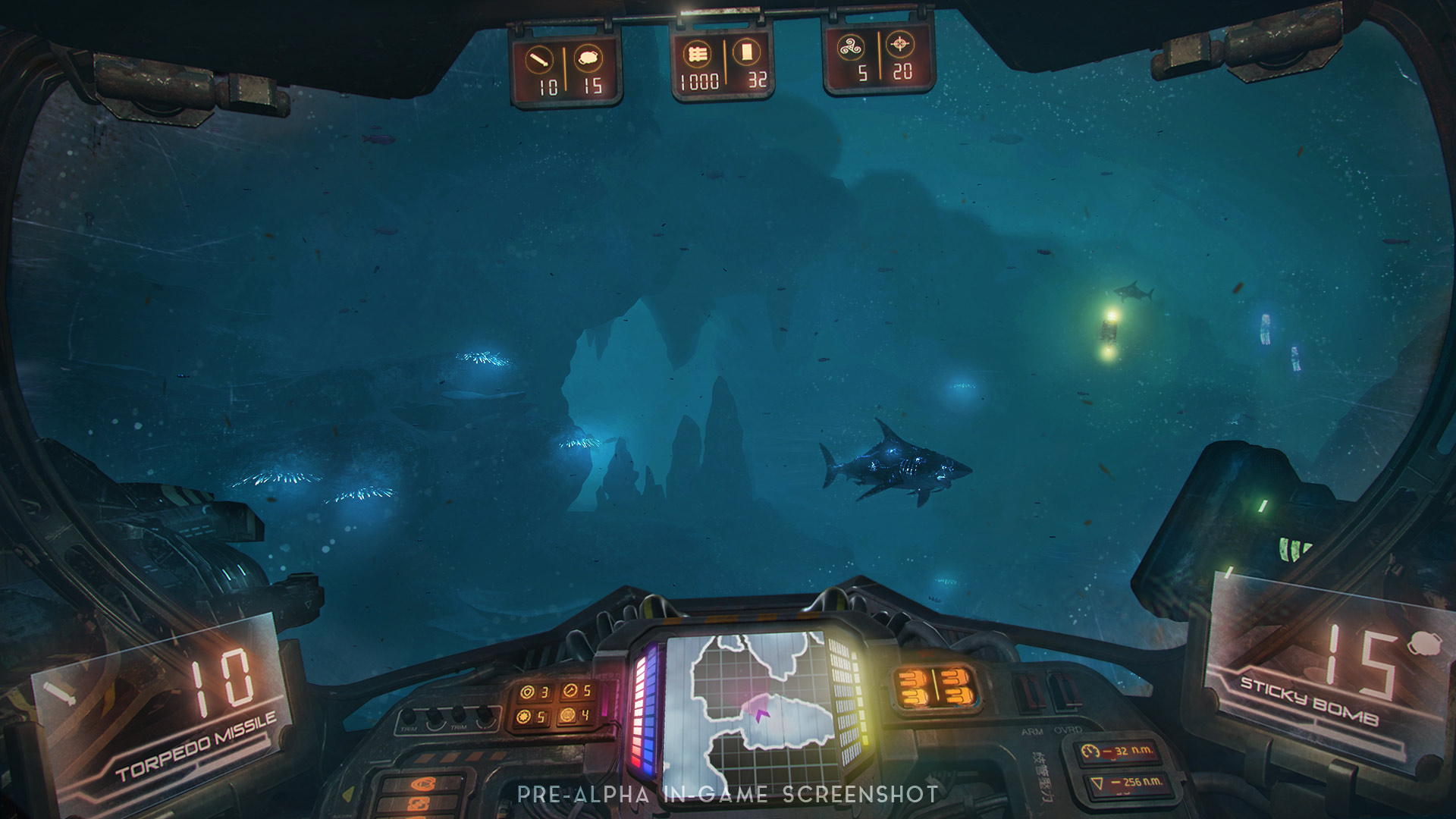Viewport: 1456px width, 819px height.
Task: Toggle the left orange handprint pad
Action: point(914,686)
